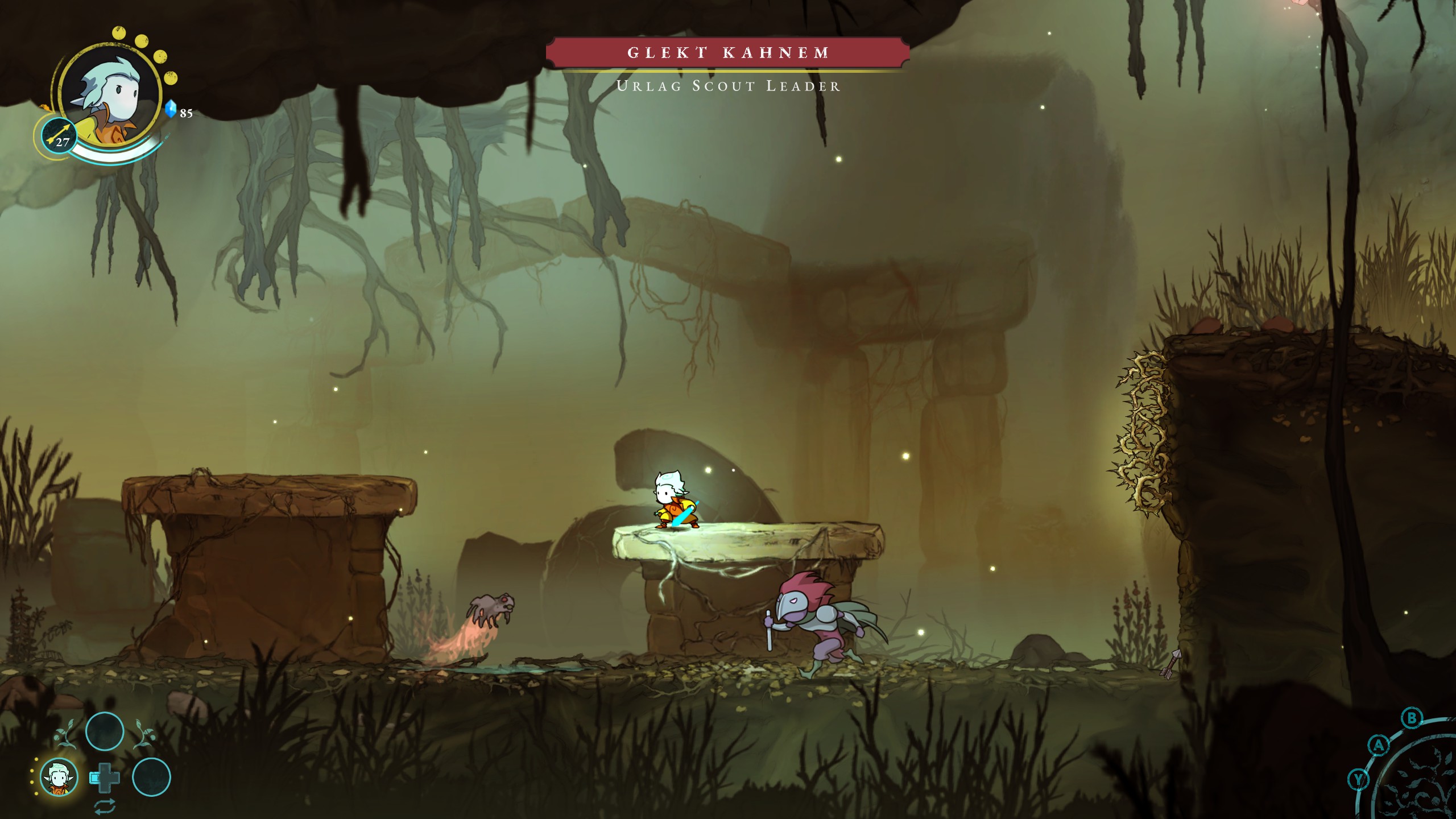1456x819 pixels.
Task: Select the arrow ammo icon
Action: pyautogui.click(x=60, y=136)
